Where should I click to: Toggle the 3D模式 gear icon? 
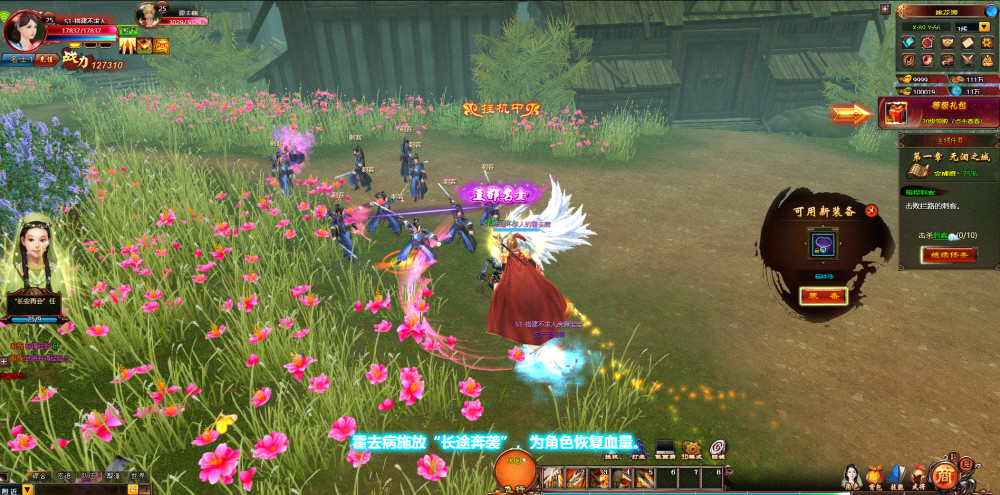pyautogui.click(x=691, y=449)
